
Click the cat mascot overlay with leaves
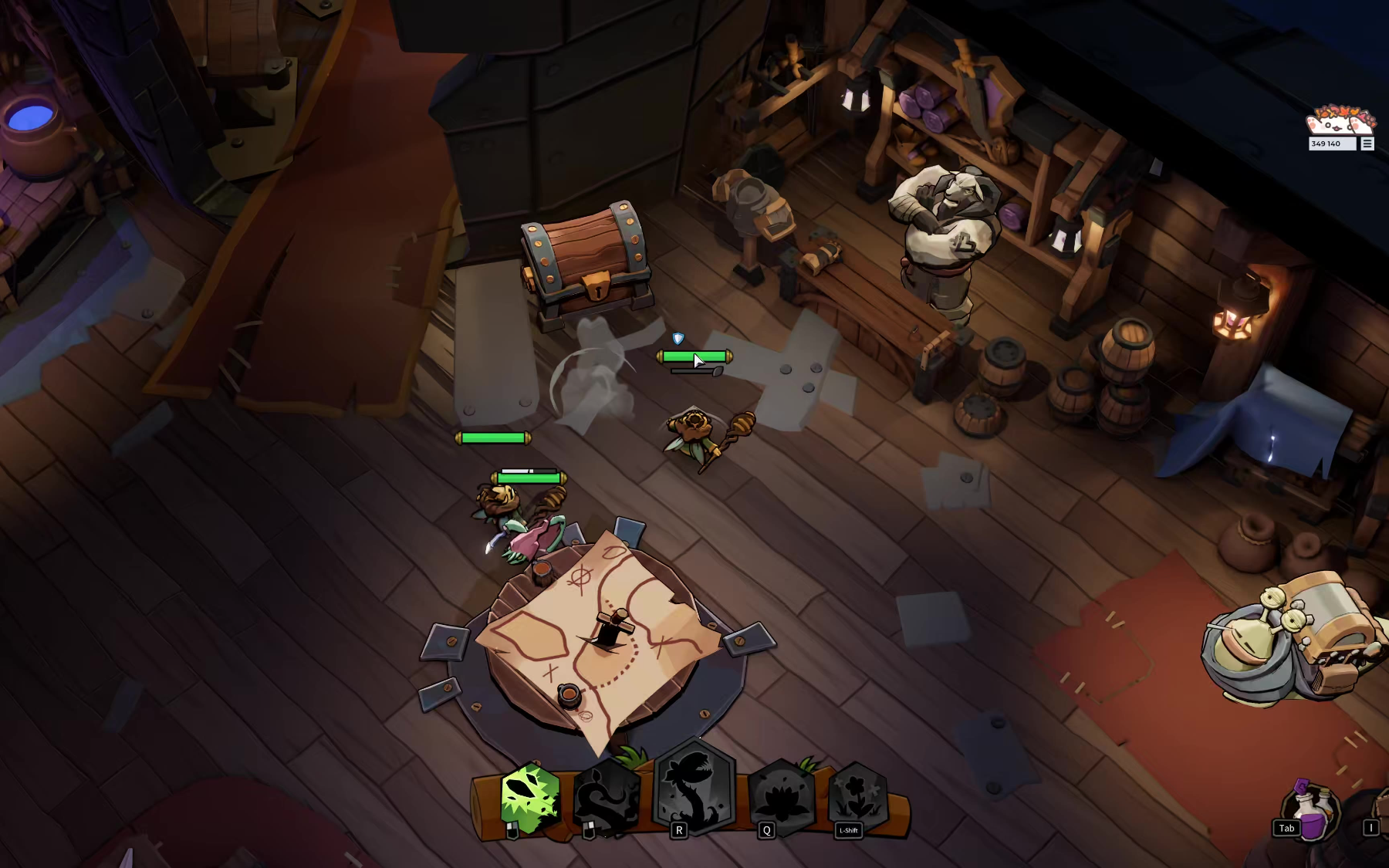tap(1340, 121)
